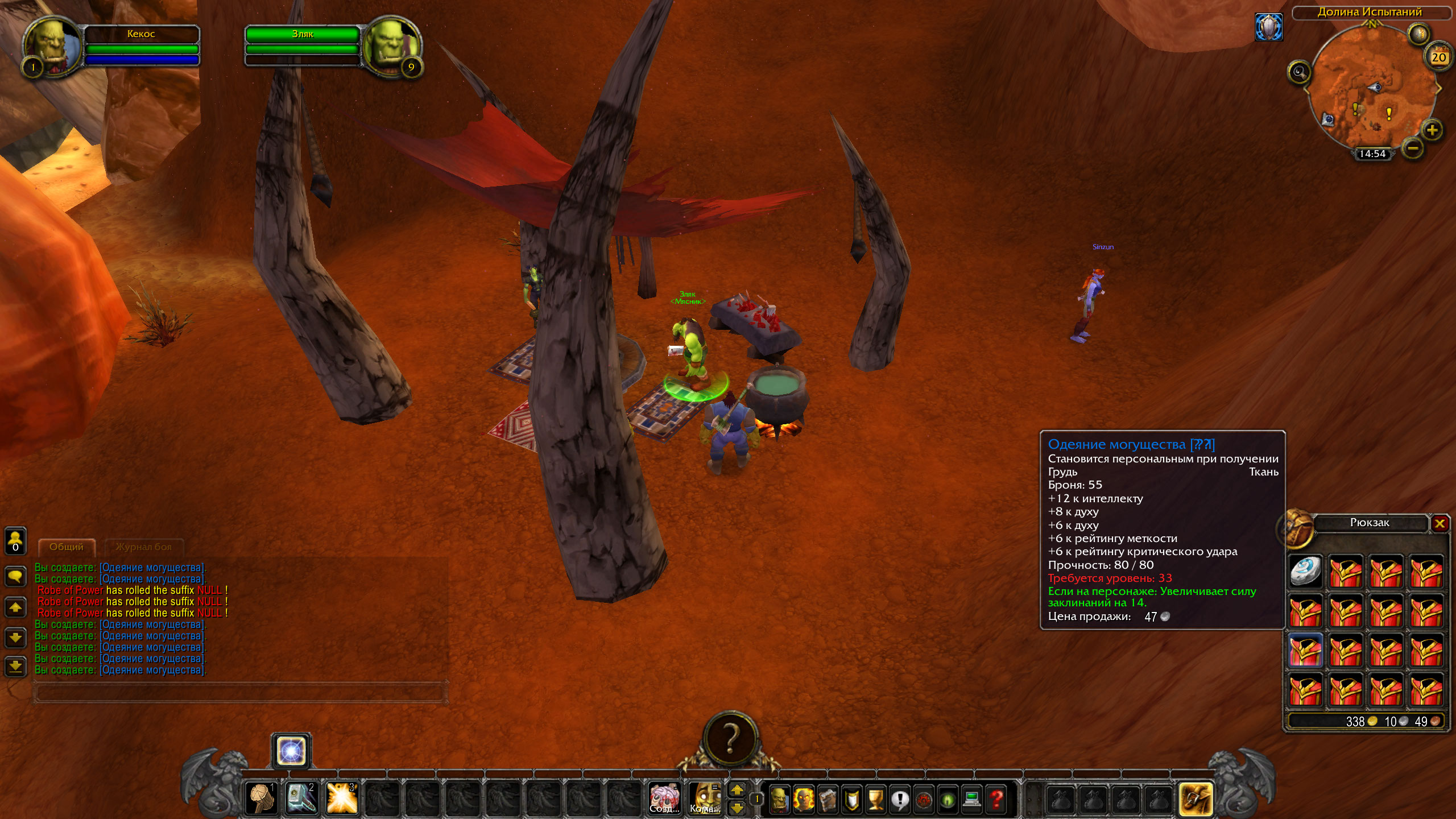Click the backpack button on bag bar
This screenshot has width=1456, height=819.
coord(1196,799)
